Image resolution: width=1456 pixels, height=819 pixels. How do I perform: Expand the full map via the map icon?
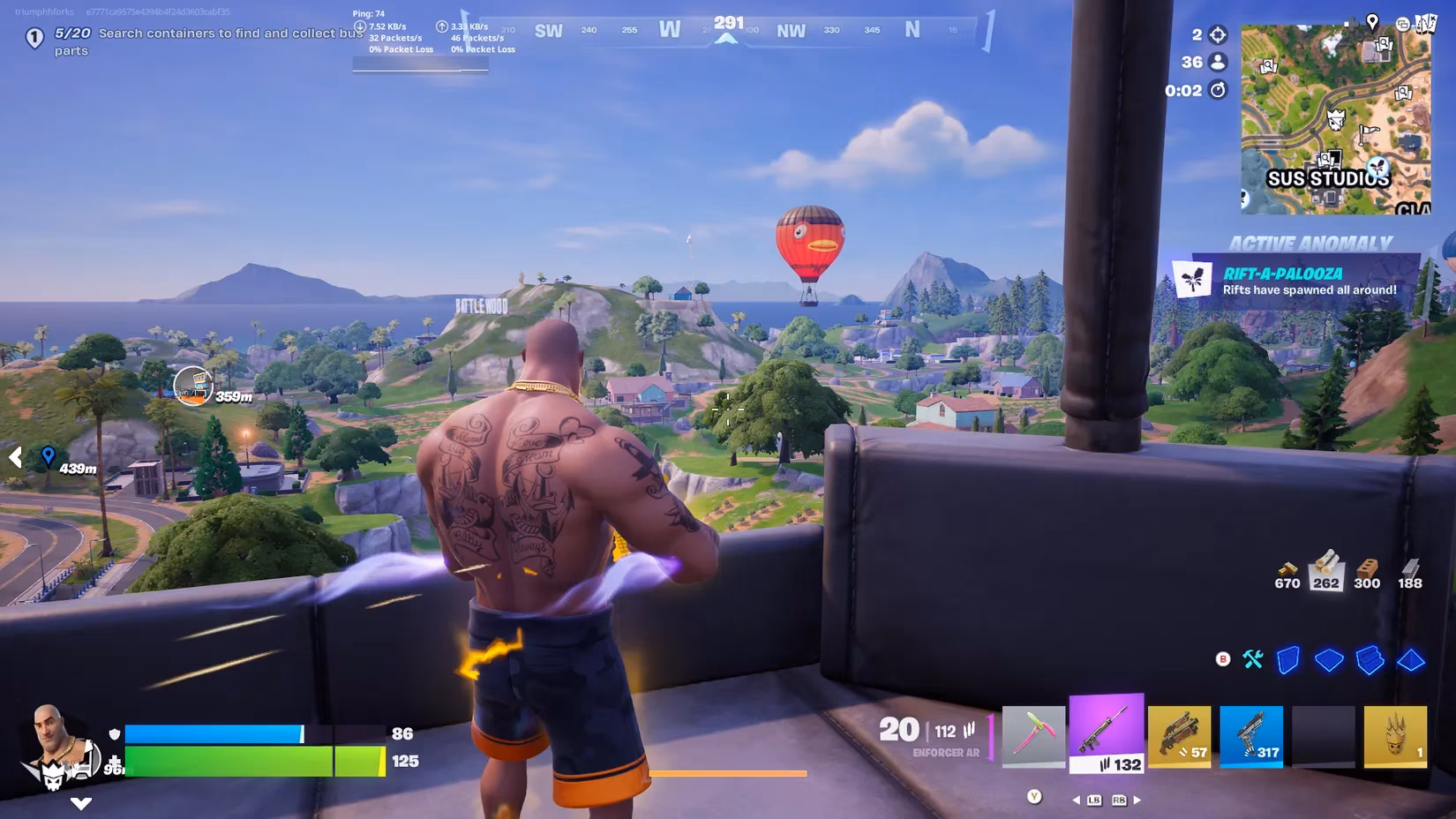click(1427, 24)
